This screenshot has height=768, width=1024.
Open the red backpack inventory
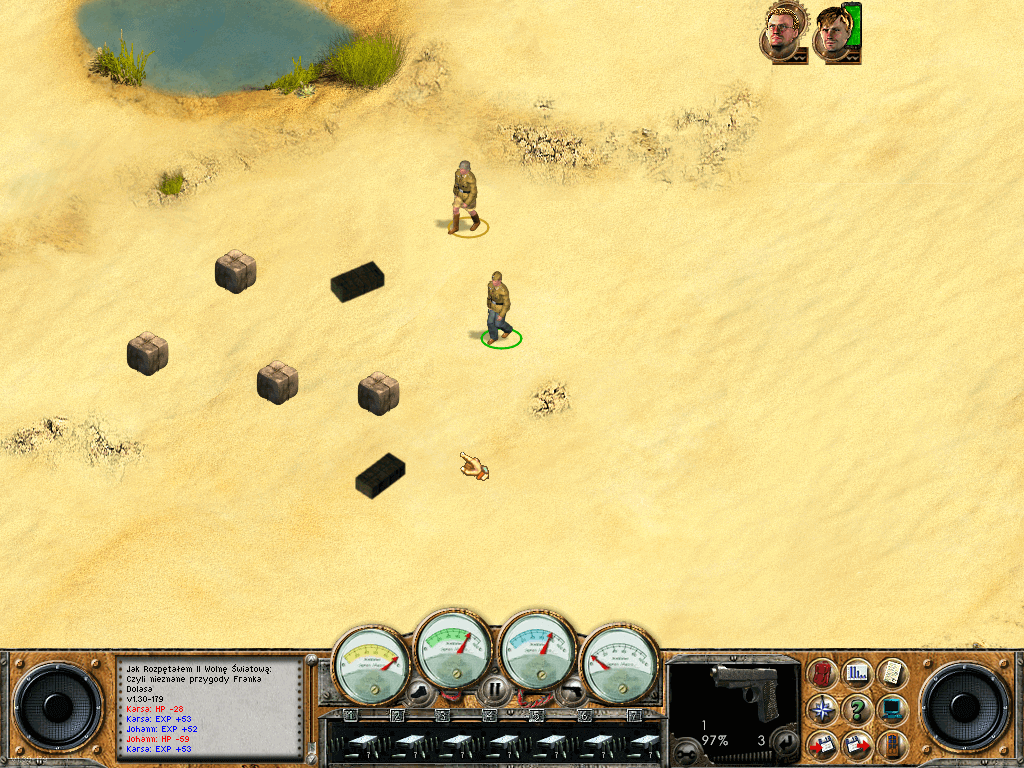click(x=822, y=673)
